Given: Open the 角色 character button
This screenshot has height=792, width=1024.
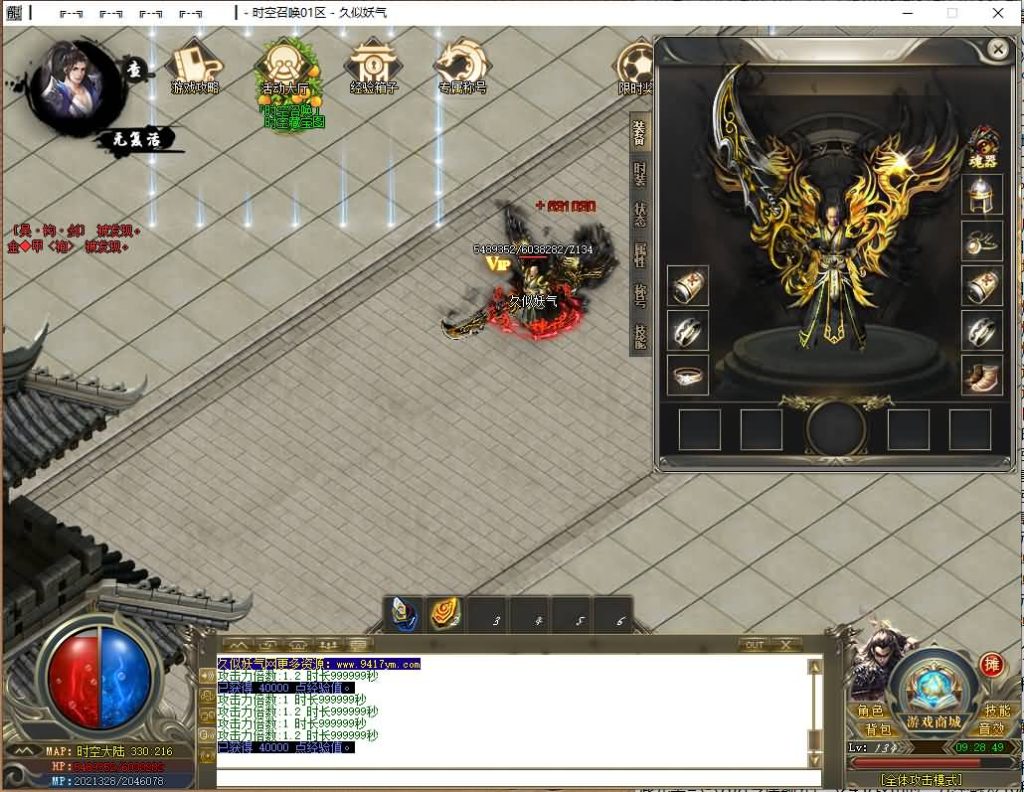Looking at the screenshot, I should (x=871, y=711).
